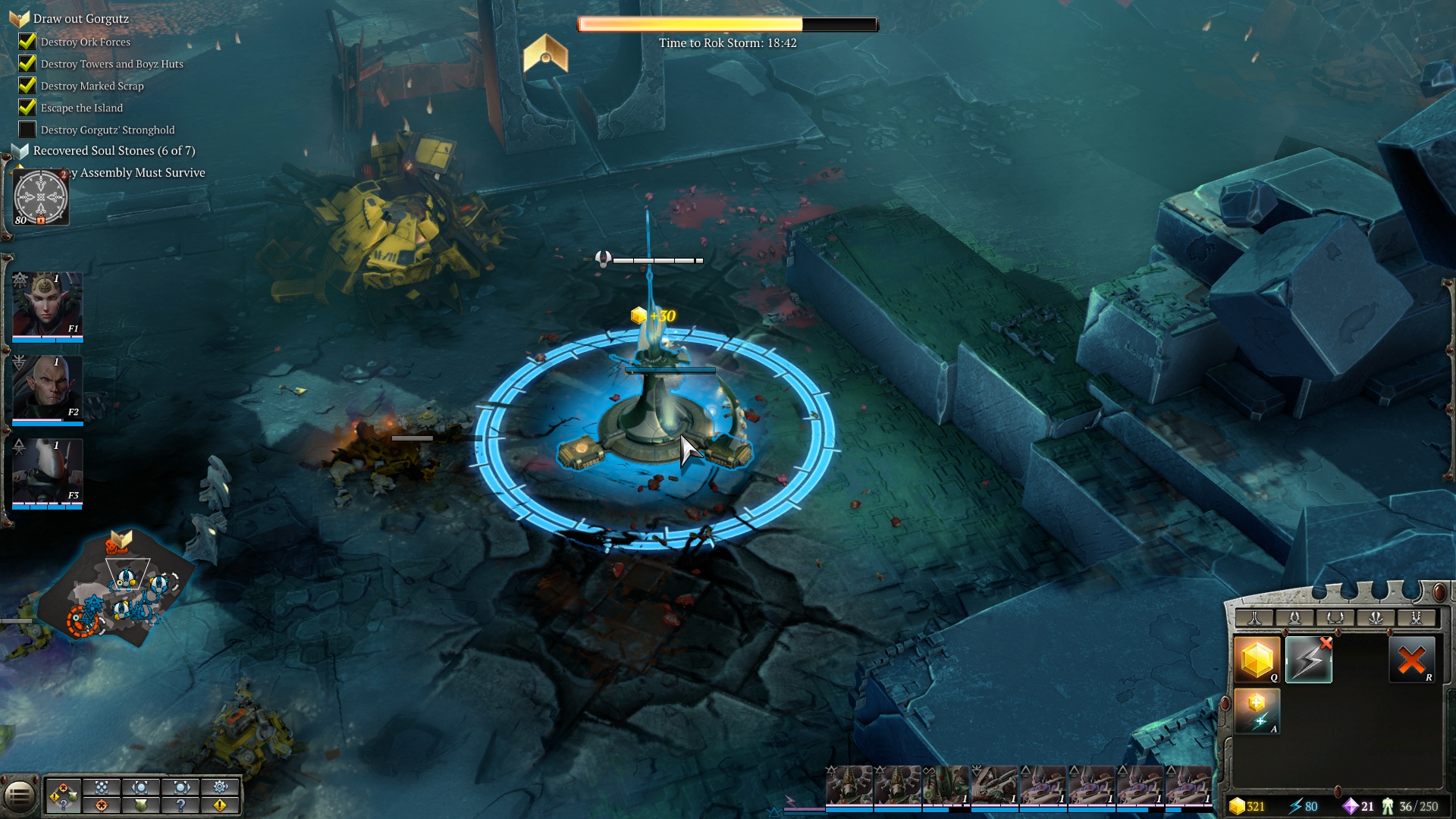The height and width of the screenshot is (819, 1456).
Task: Click the circular doctrine icon showing 80
Action: click(x=41, y=197)
